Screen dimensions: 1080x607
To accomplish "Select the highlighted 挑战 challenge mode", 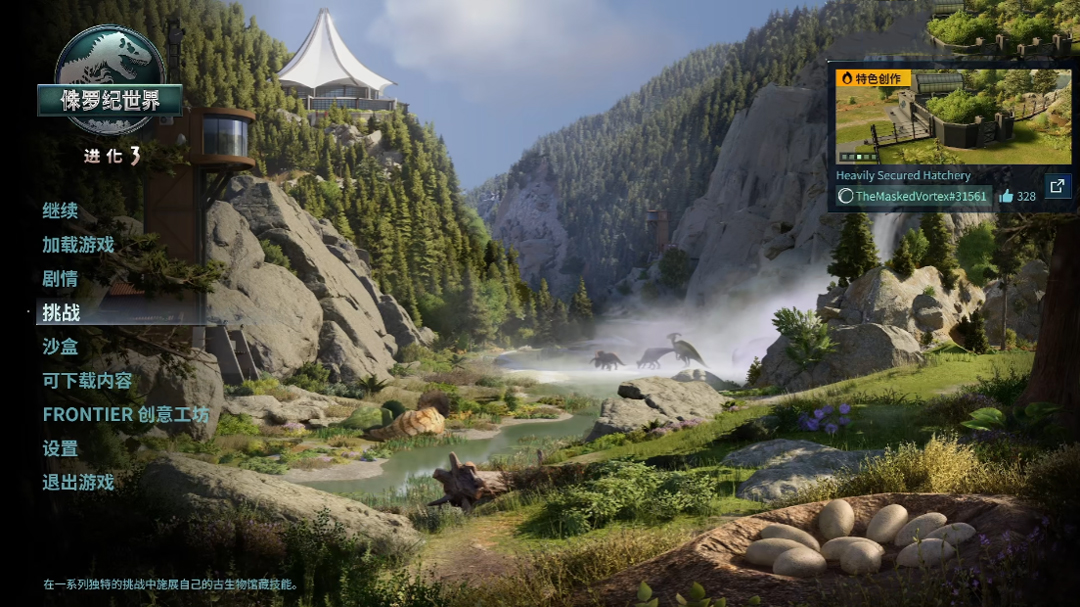I will 61,313.
